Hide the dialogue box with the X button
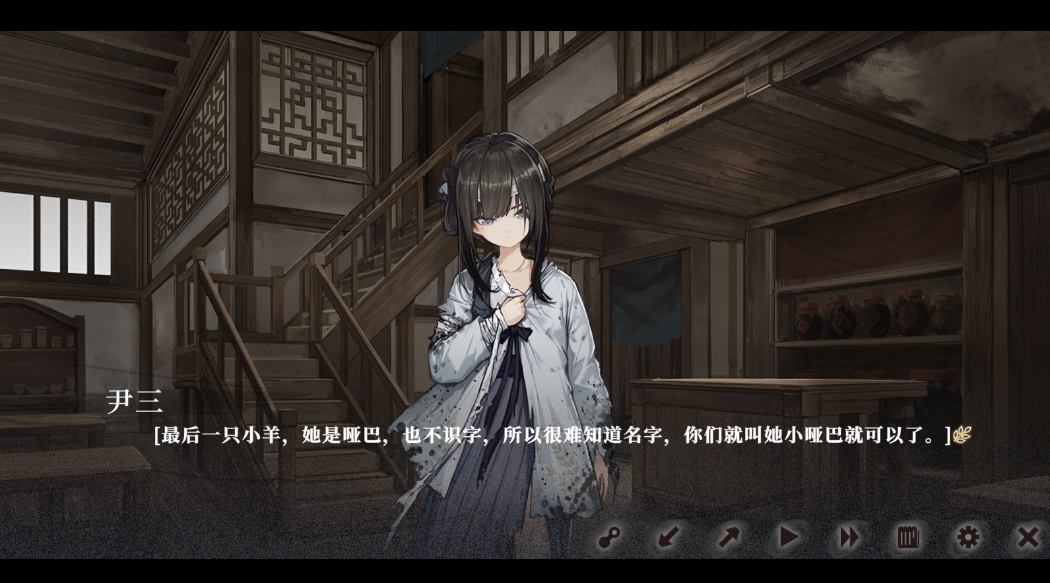The height and width of the screenshot is (583, 1050). 1028,538
